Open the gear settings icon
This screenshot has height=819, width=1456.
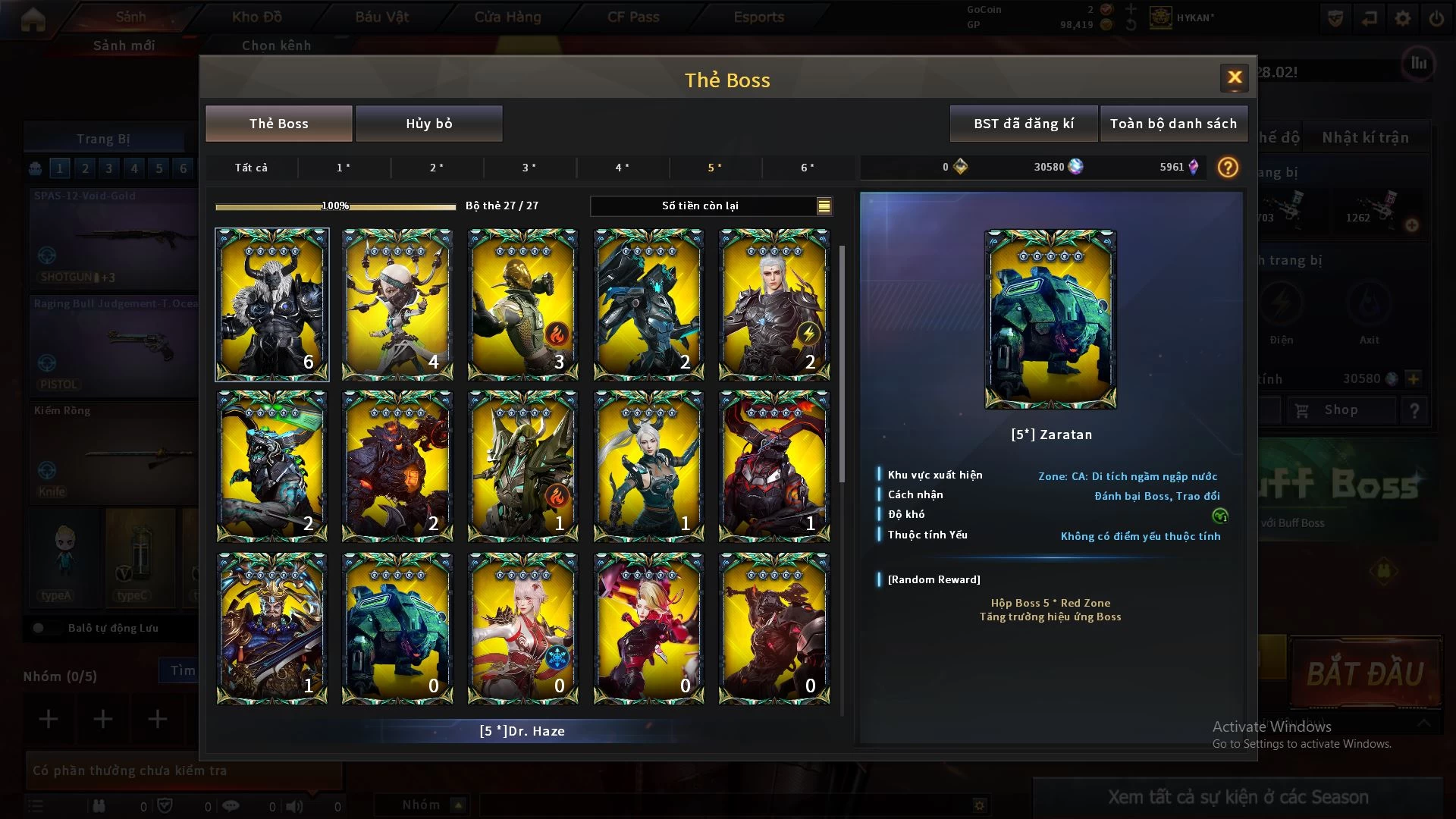click(1402, 18)
